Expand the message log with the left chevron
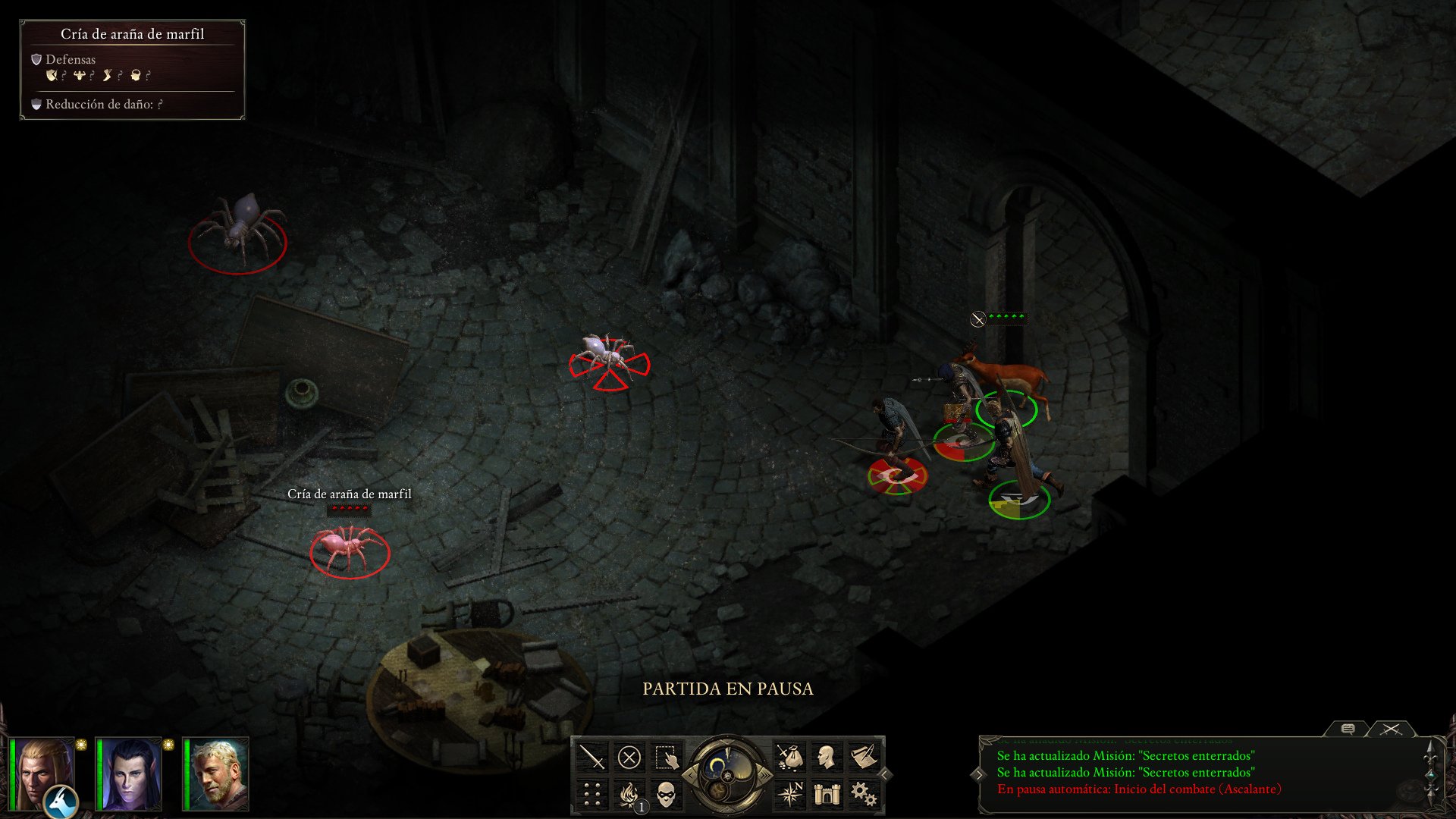Screen dimensions: 1456x819 click(x=980, y=775)
